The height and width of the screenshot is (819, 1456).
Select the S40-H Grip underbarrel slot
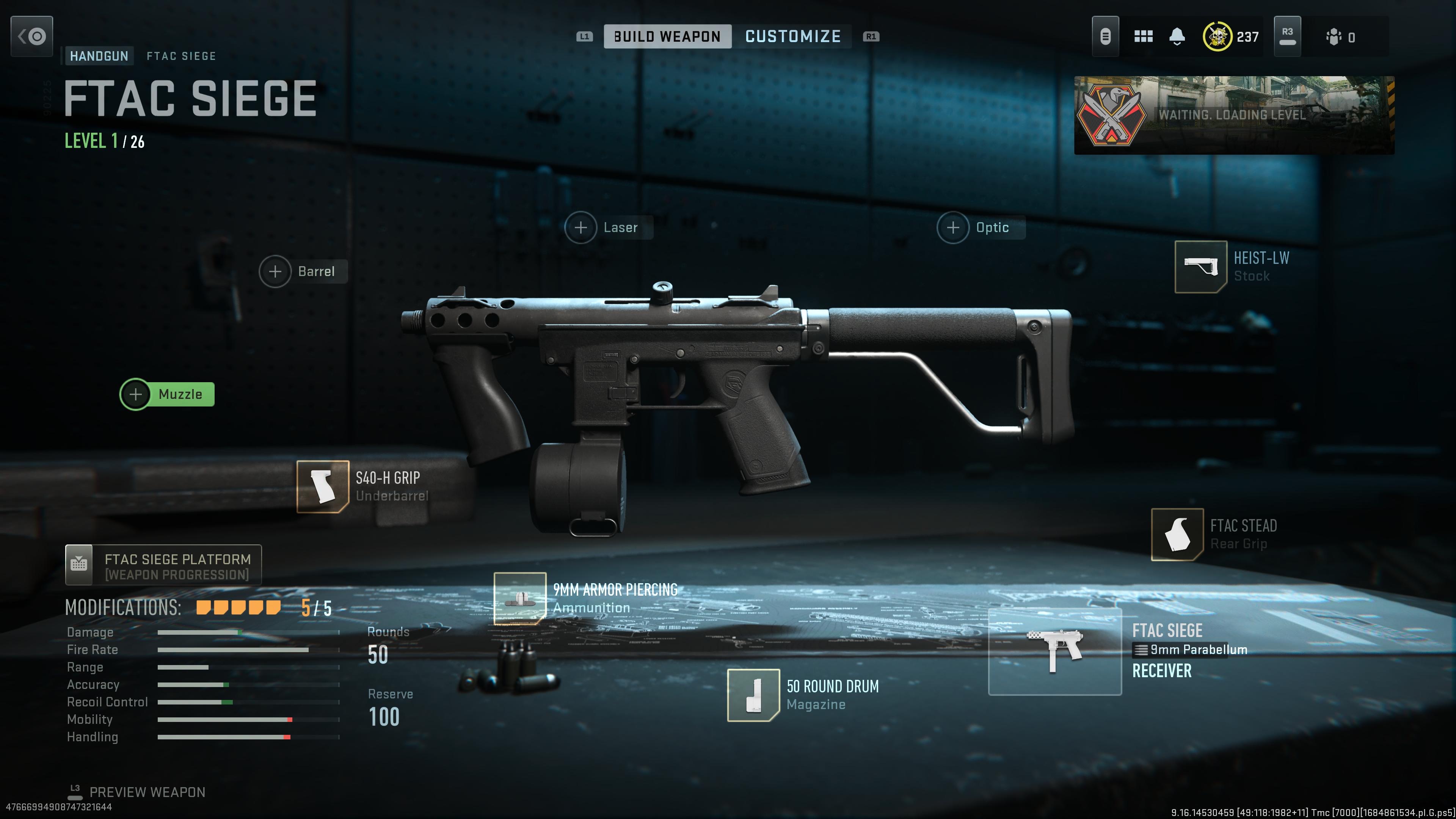[x=323, y=486]
